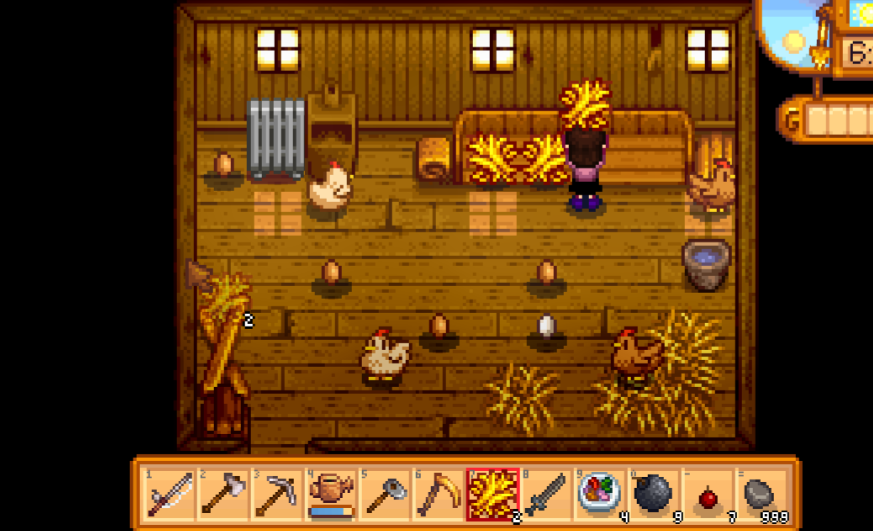Choose the pickaxe slot
Viewport: 873px width, 531px height.
click(275, 494)
